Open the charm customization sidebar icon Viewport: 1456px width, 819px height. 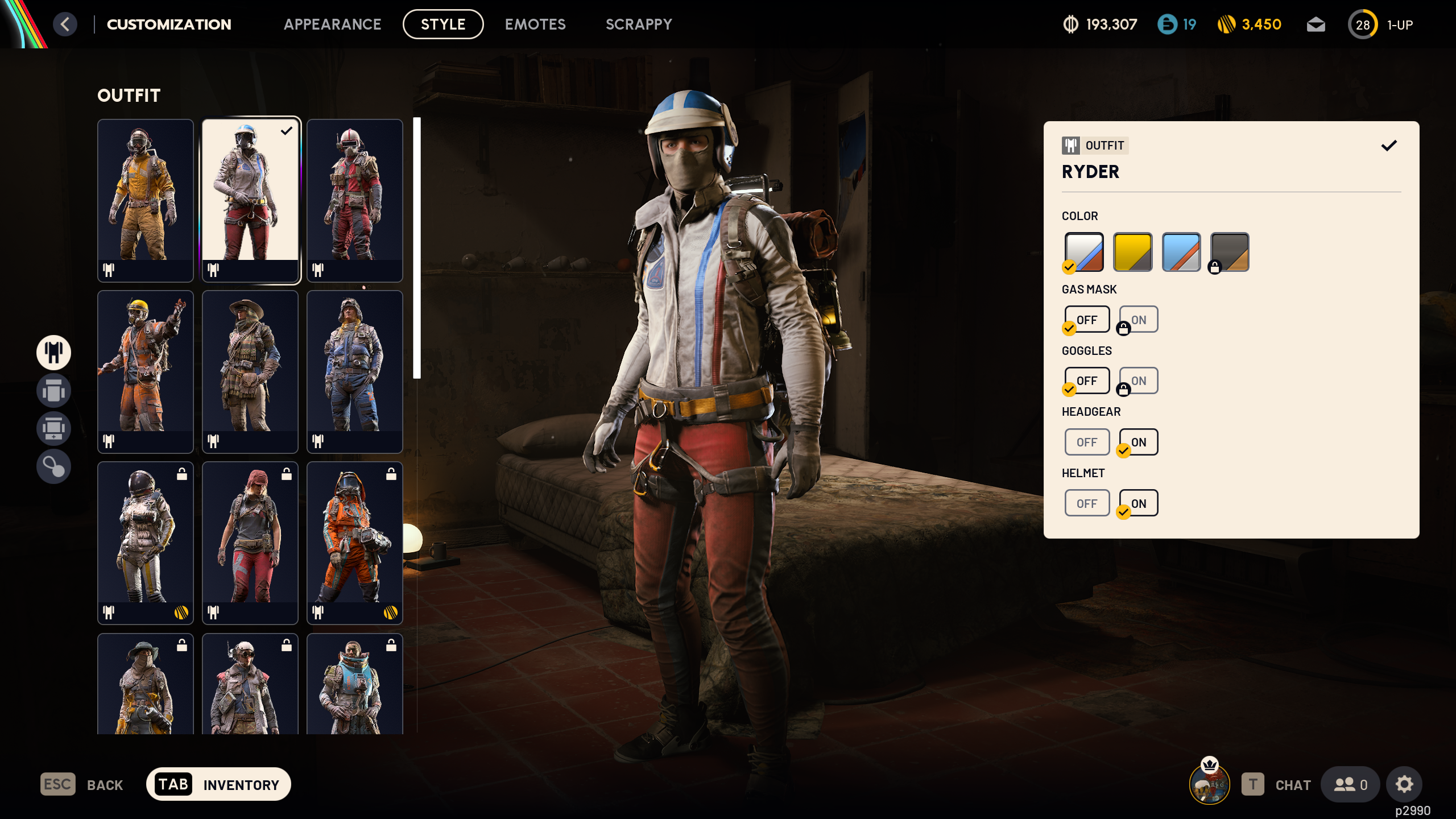[53, 466]
